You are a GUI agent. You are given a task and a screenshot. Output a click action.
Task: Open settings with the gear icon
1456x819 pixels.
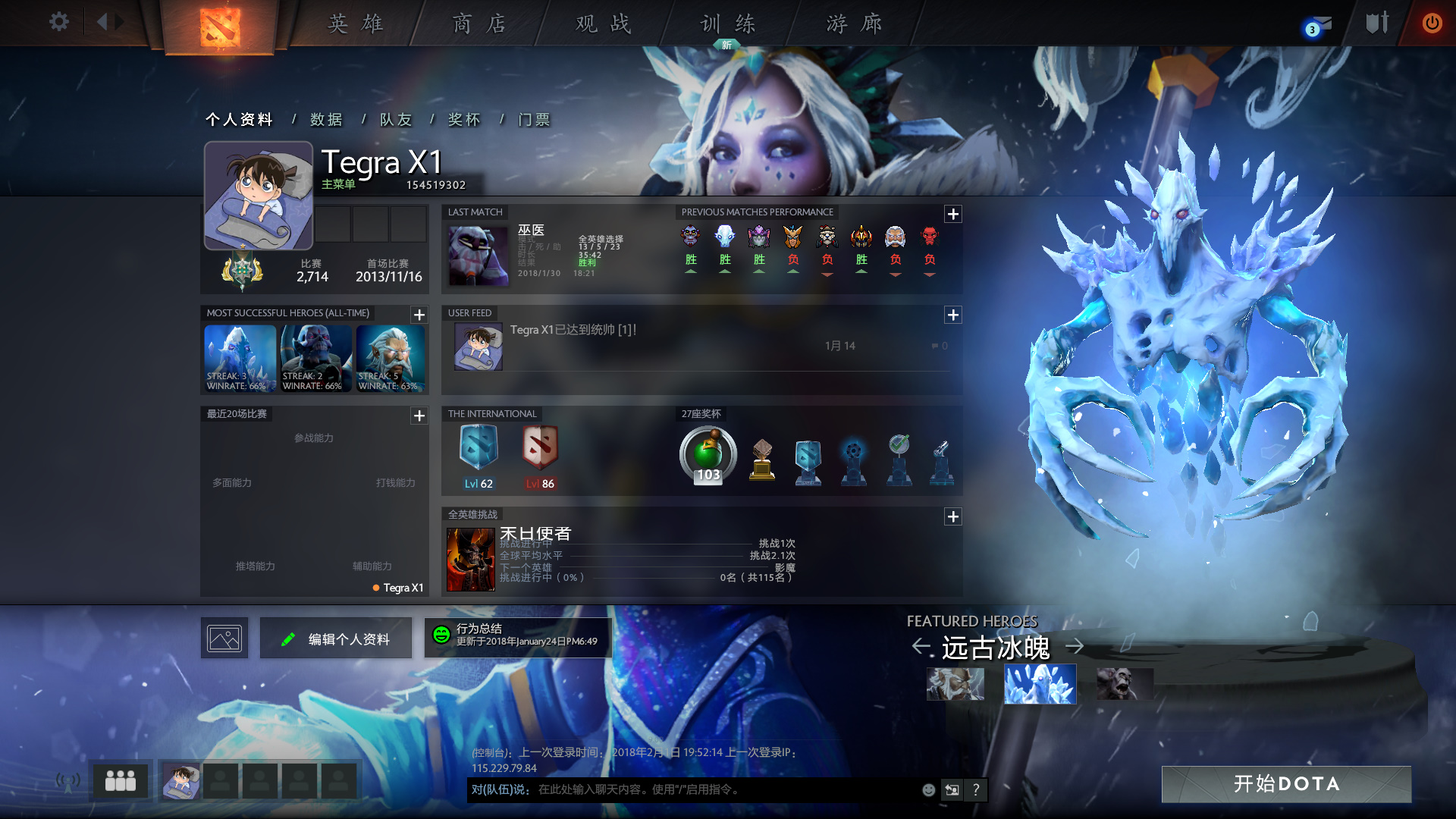coord(59,22)
